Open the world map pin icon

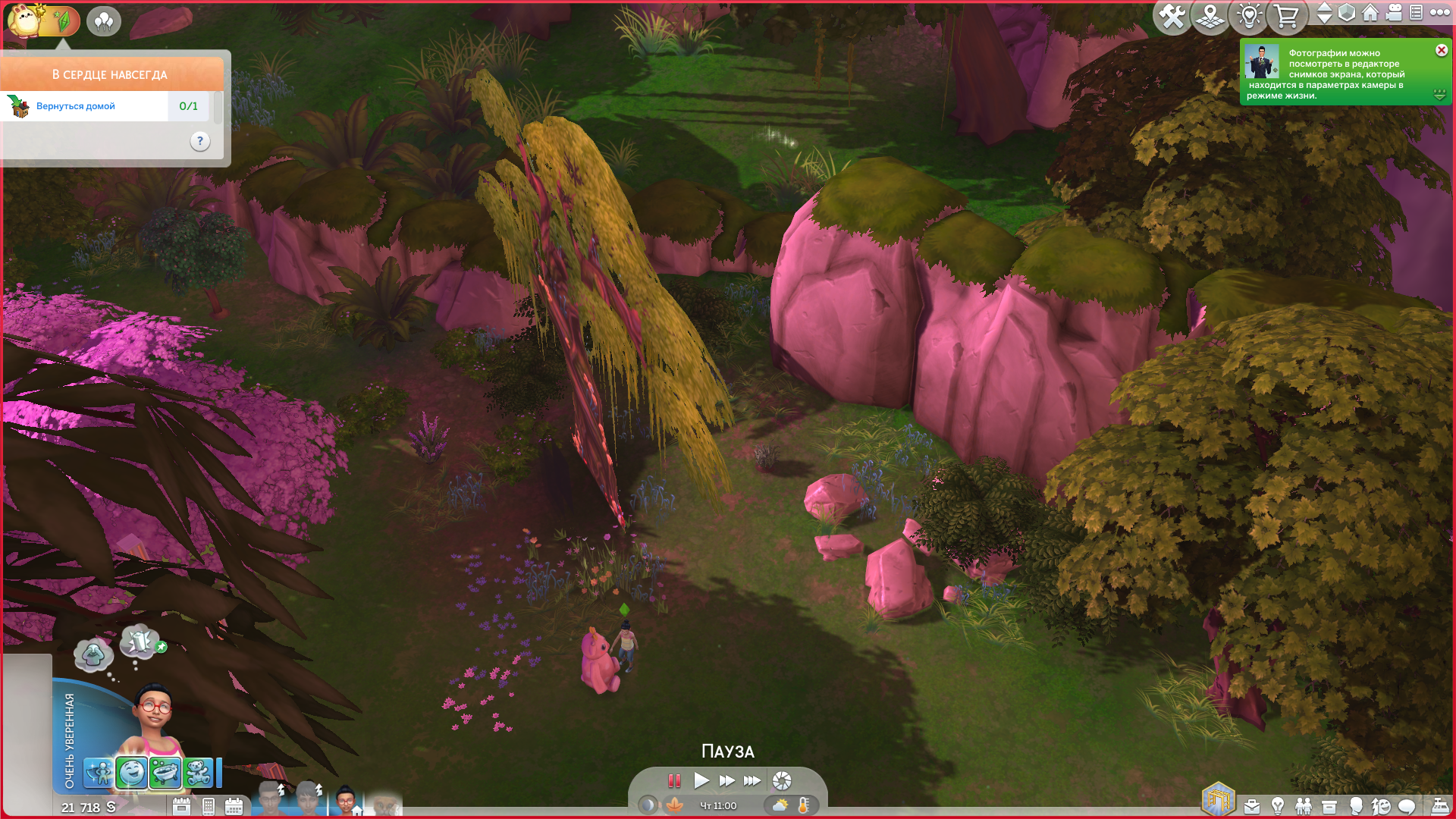[x=1210, y=16]
